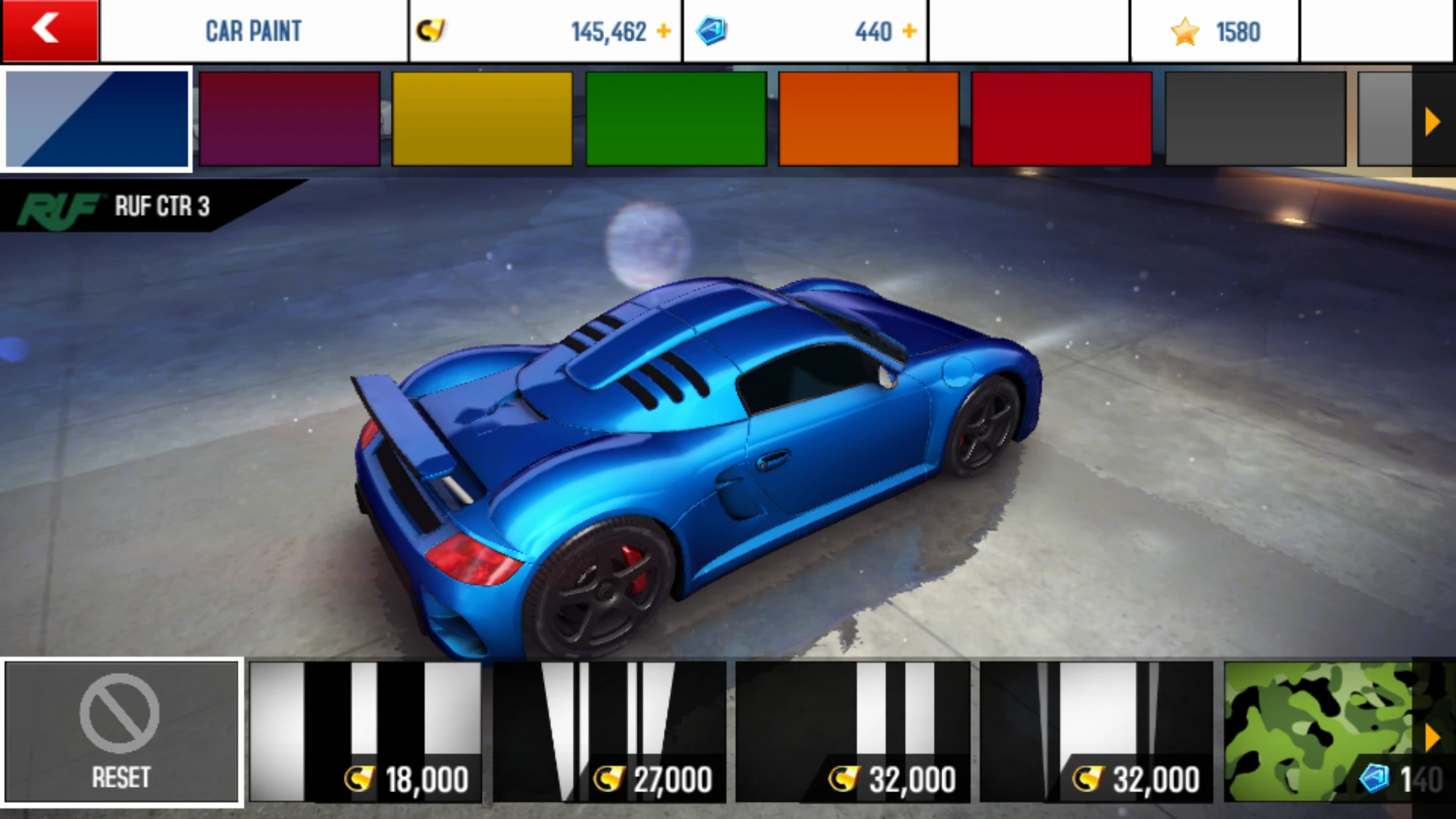Image resolution: width=1456 pixels, height=819 pixels.
Task: Tap the back arrow to exit Car Paint
Action: coord(47,30)
